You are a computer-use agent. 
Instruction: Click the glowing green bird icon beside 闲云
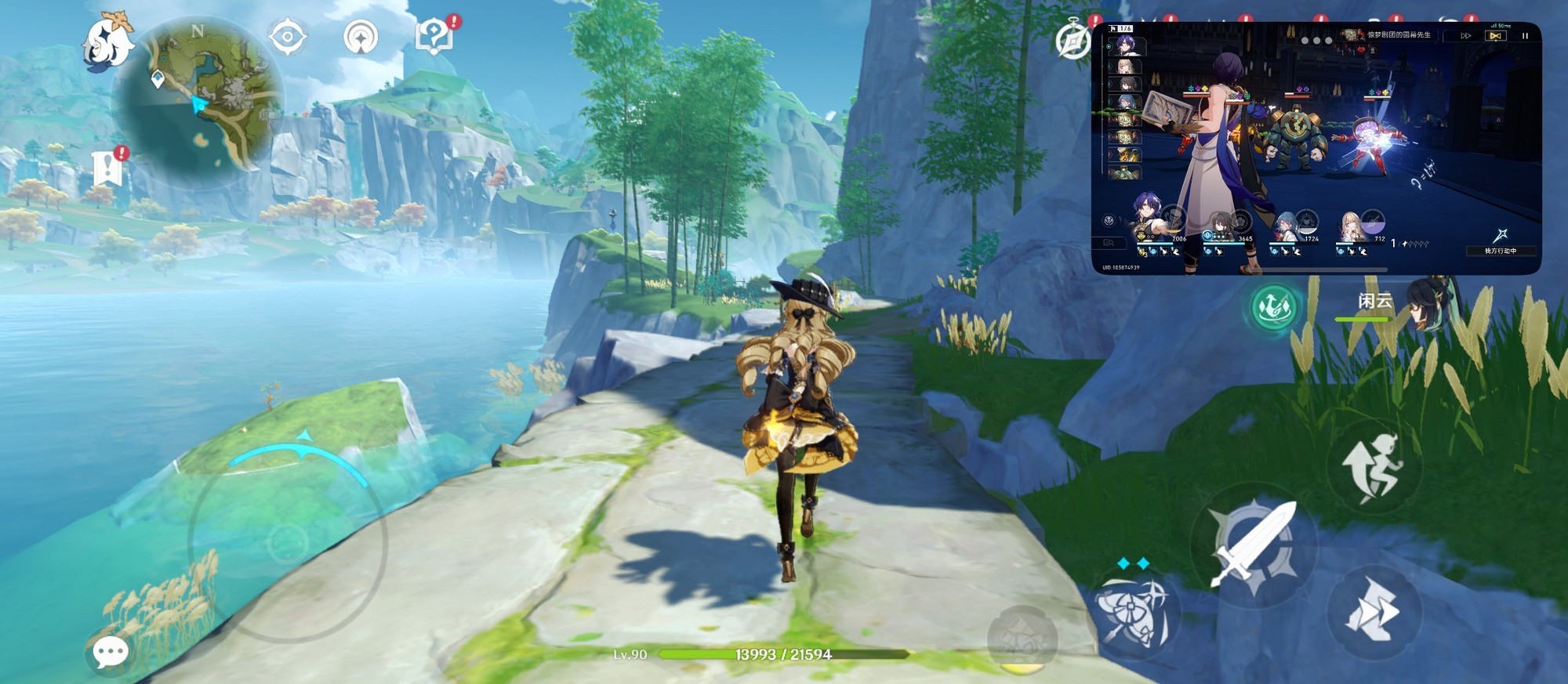click(x=1273, y=307)
